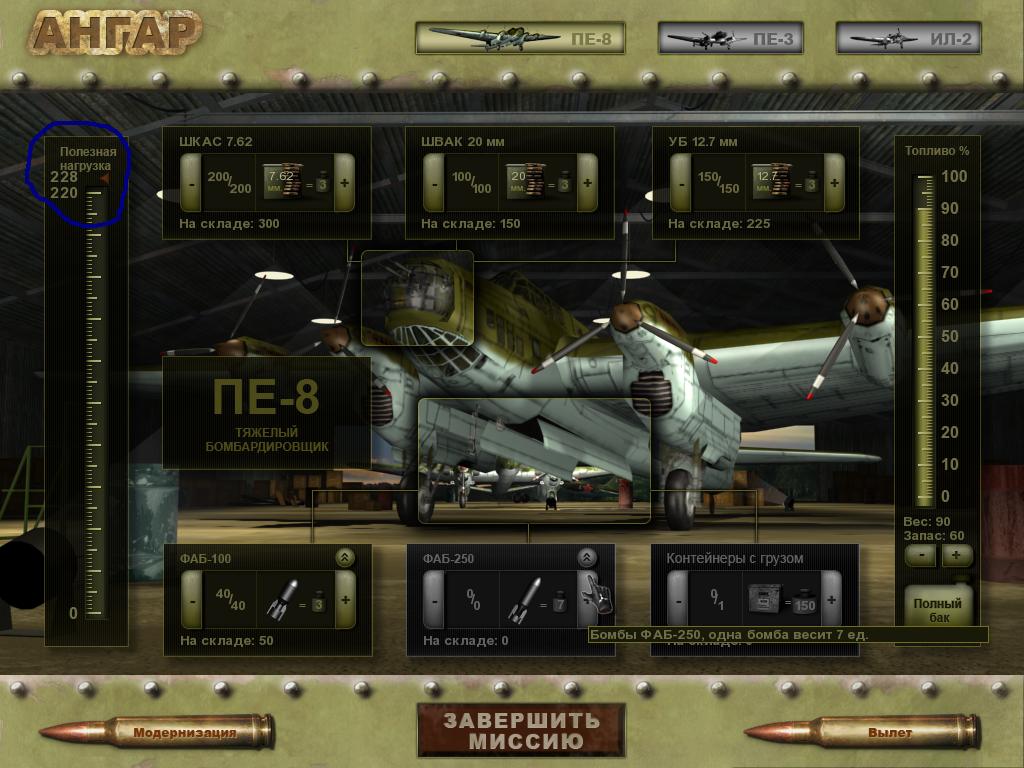Raise the УБ 12.7 мм ammo count
The height and width of the screenshot is (768, 1024).
pos(835,183)
